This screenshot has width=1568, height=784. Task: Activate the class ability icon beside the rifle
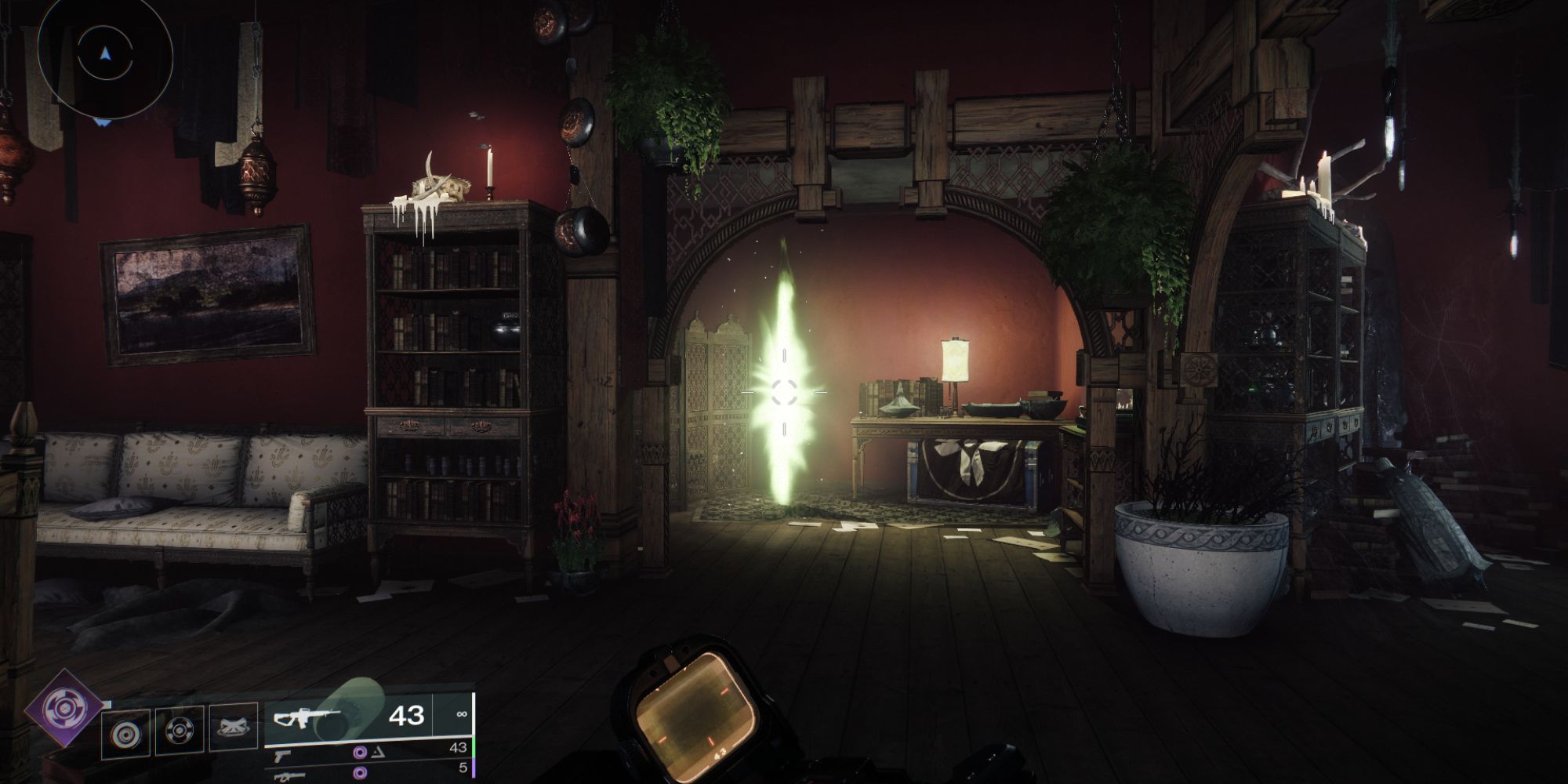click(x=234, y=731)
